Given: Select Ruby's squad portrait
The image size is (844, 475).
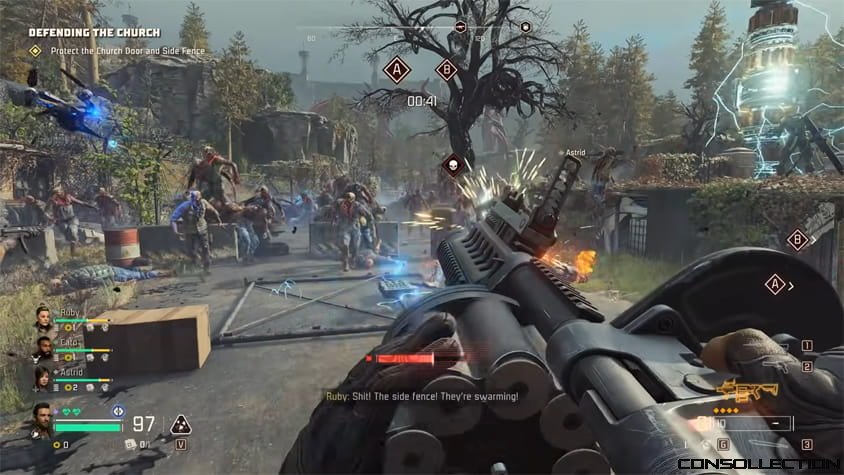Looking at the screenshot, I should [x=45, y=320].
